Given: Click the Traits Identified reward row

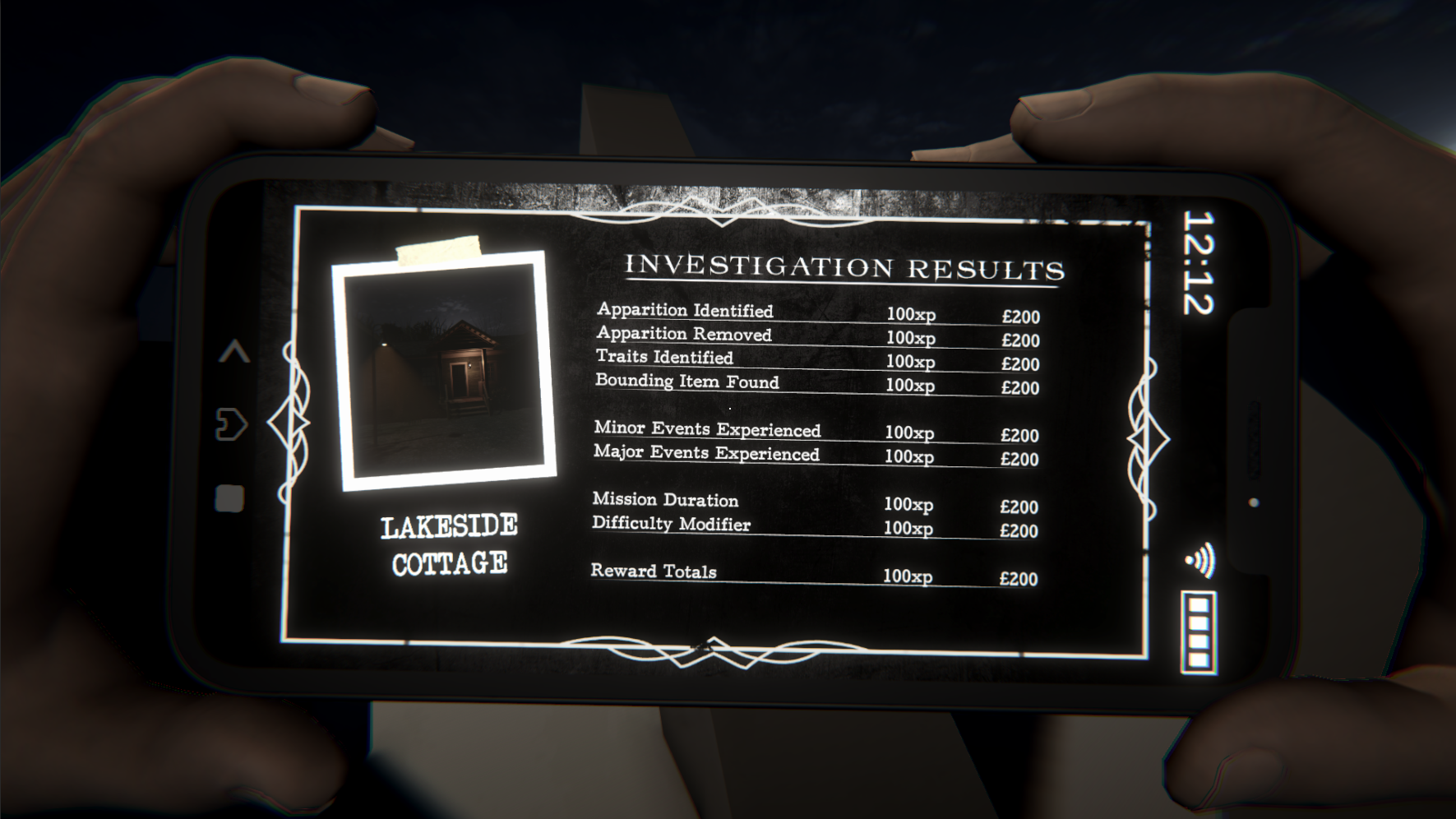Looking at the screenshot, I should 664,359.
